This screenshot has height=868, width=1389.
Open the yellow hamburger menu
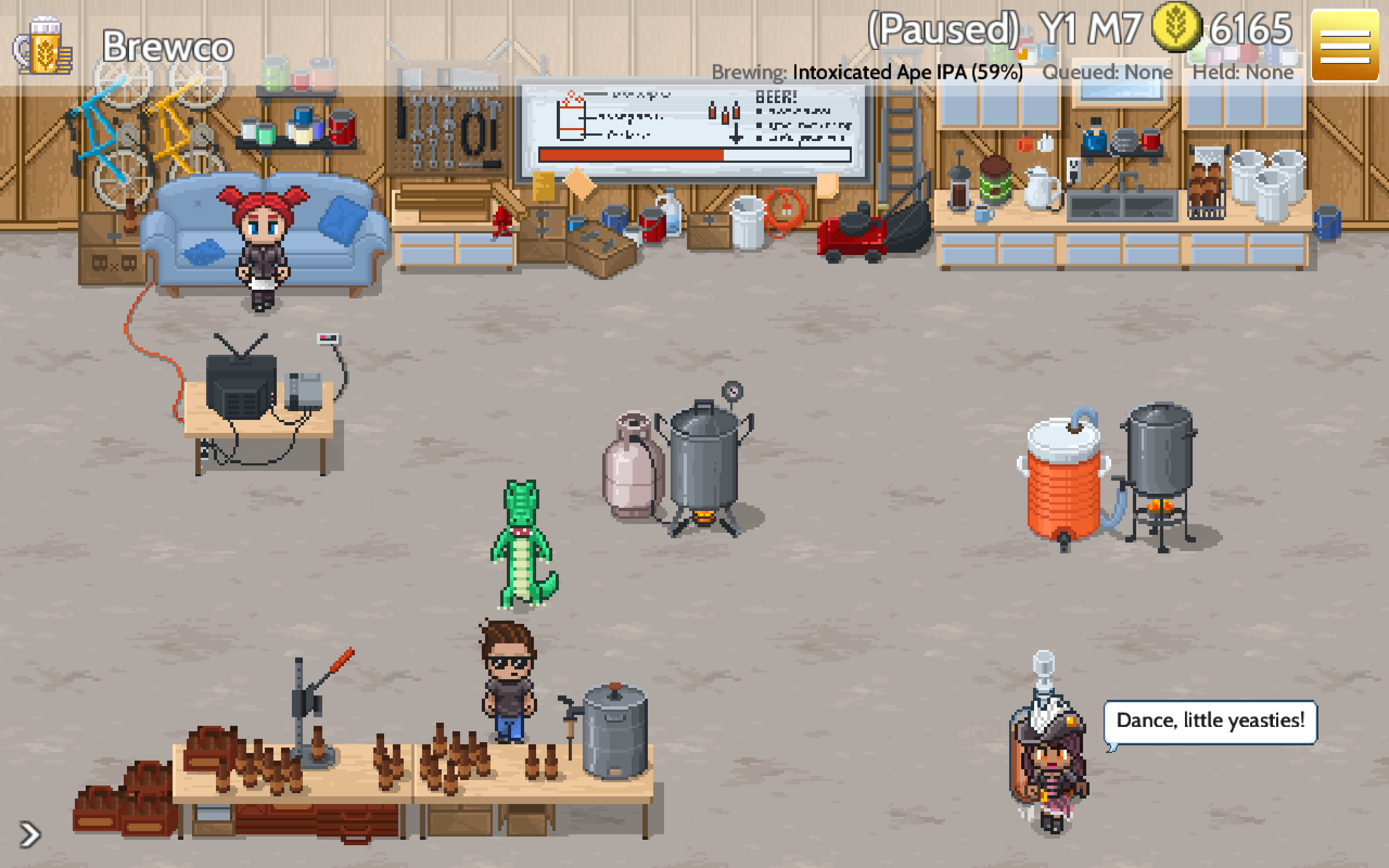(1345, 46)
